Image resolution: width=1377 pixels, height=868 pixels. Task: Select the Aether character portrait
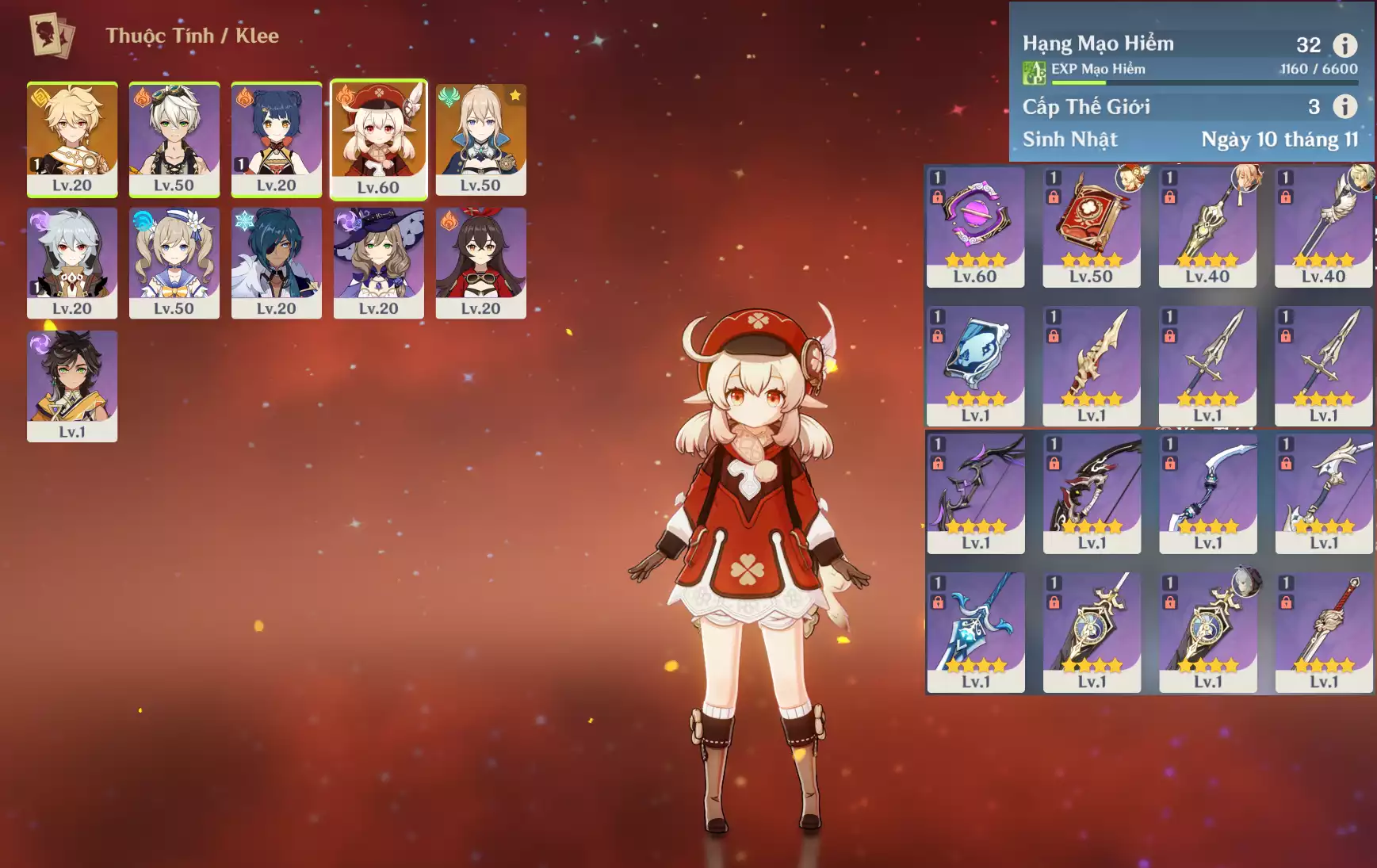click(72, 139)
